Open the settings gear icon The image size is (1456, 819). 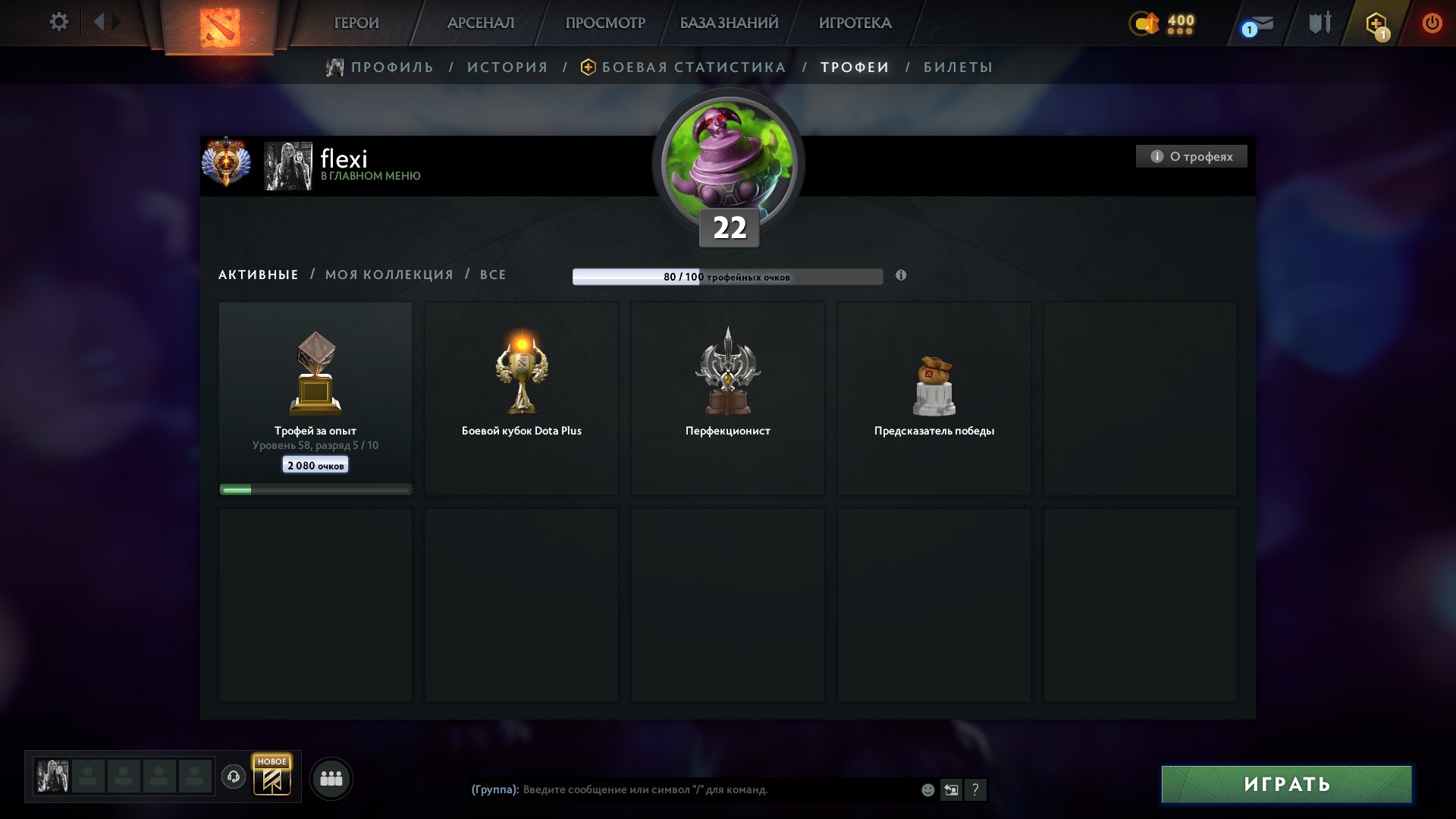[x=59, y=22]
